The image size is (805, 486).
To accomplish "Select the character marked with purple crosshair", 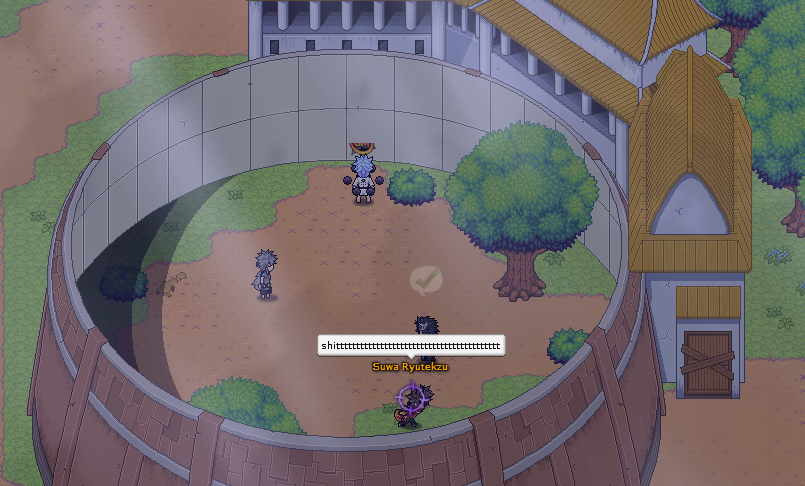I will pyautogui.click(x=410, y=402).
